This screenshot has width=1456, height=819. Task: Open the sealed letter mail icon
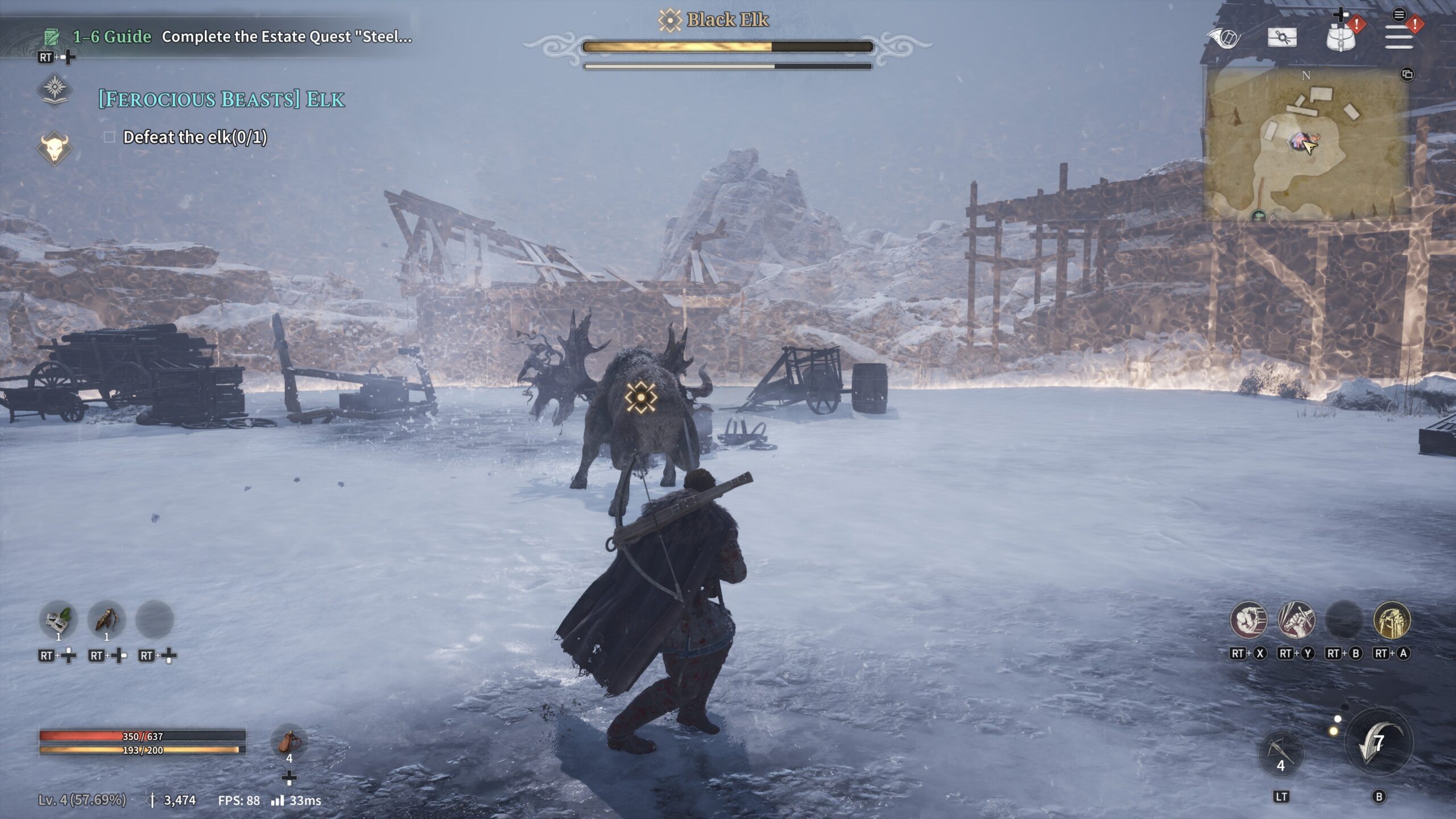1282,38
